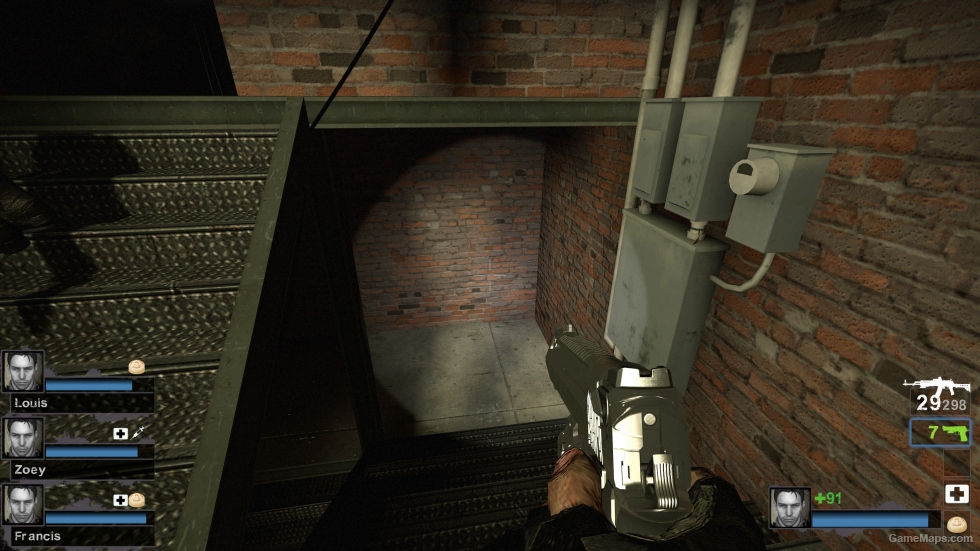Click Zoey's adrenaline syringe icon
Viewport: 980px width, 551px height.
[x=137, y=433]
